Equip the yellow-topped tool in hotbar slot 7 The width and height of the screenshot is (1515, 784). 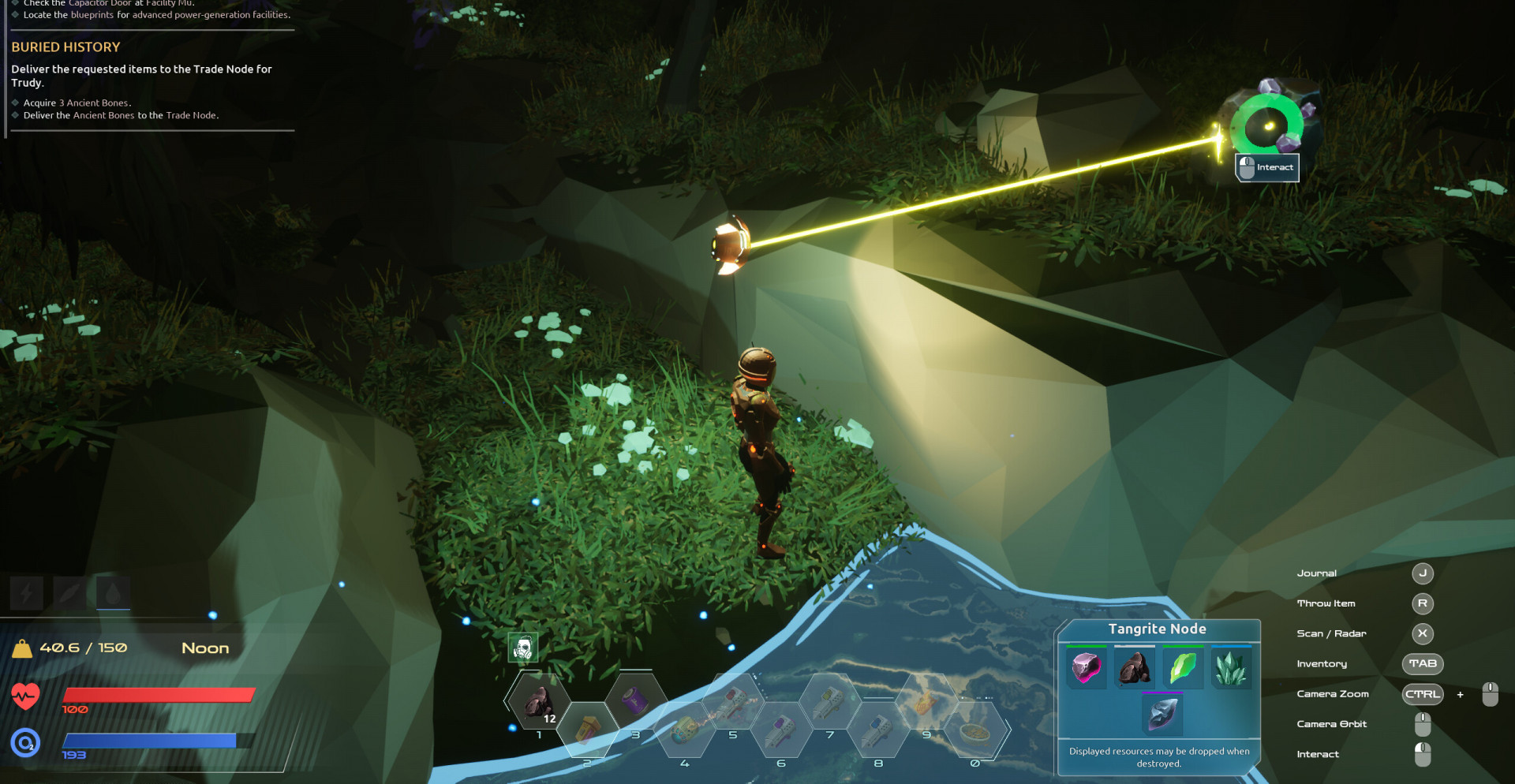829,701
